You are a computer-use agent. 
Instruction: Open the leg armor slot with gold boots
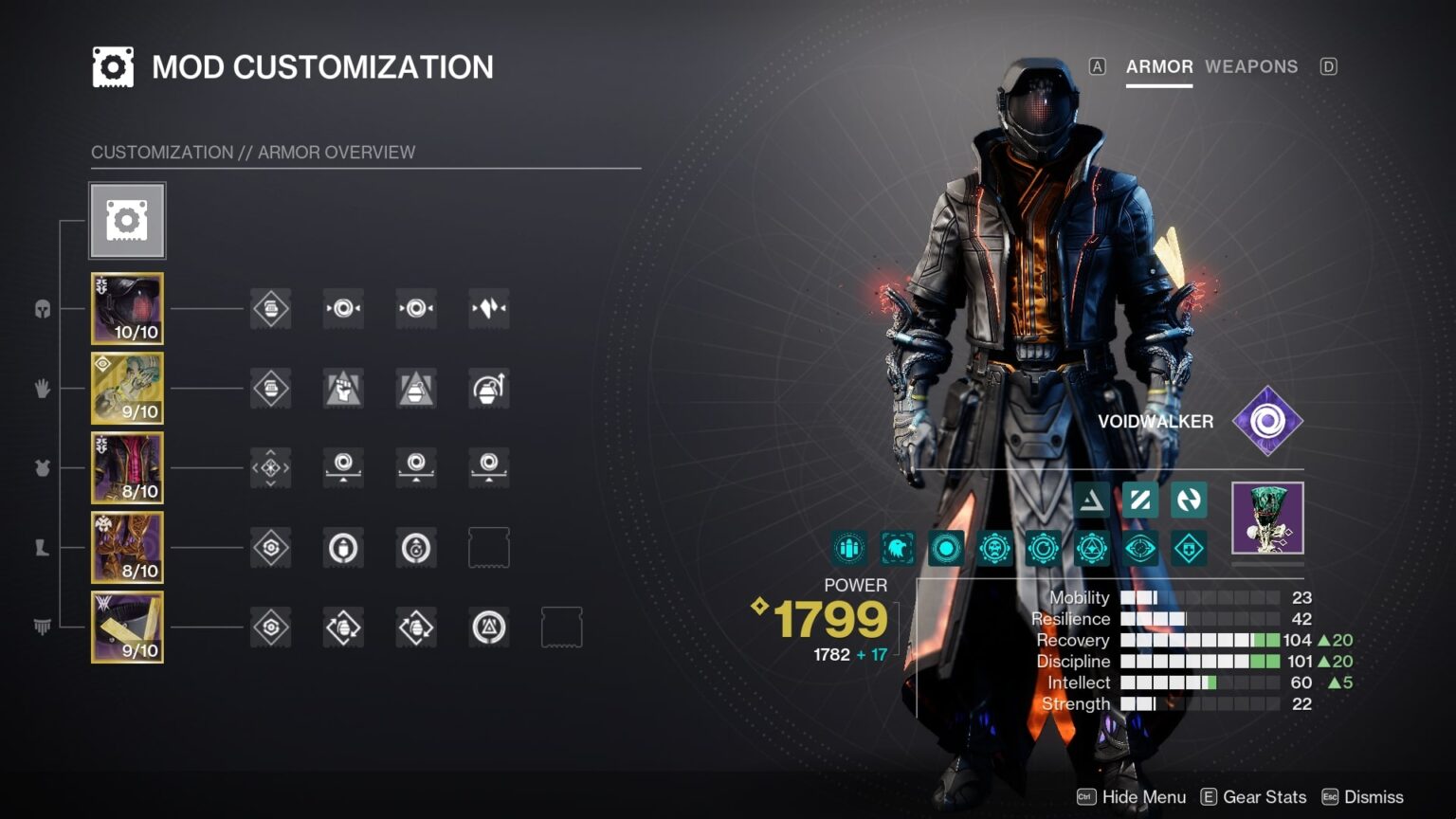[x=127, y=548]
